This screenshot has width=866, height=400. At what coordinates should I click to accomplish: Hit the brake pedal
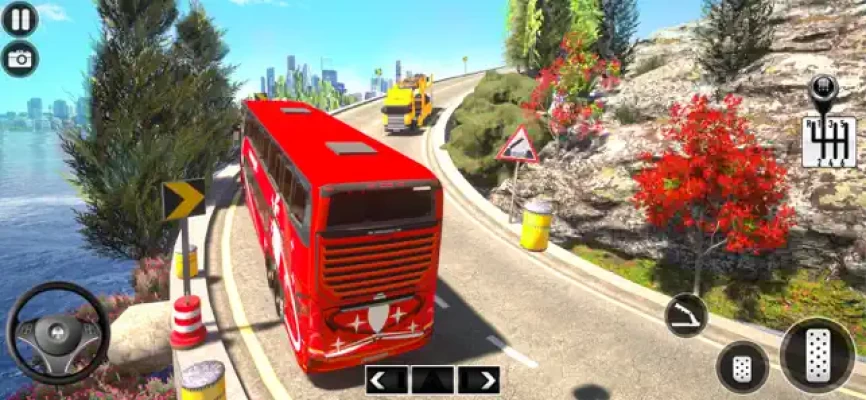coord(742,368)
